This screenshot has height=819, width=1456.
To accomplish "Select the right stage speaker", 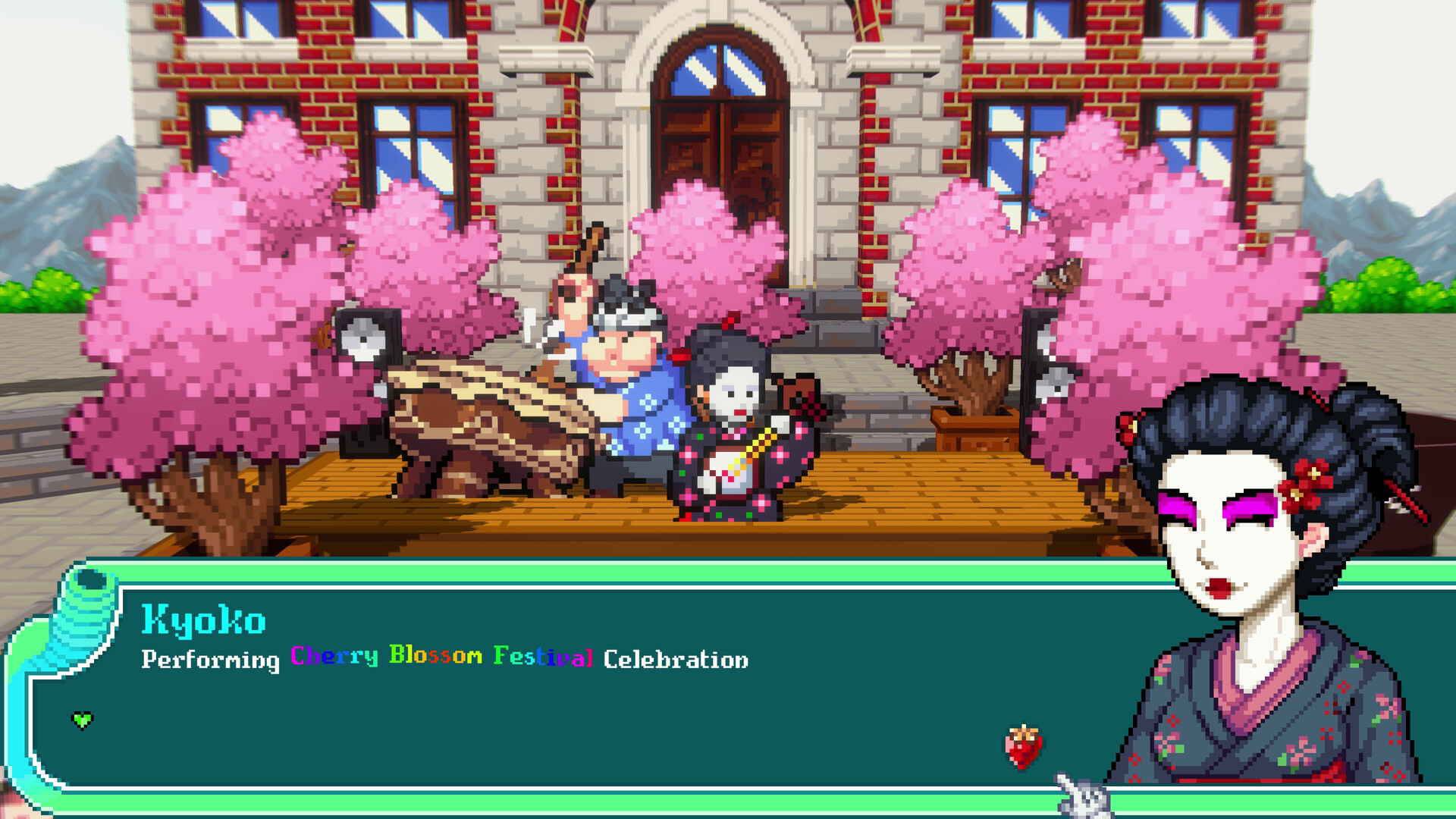I will (1054, 372).
